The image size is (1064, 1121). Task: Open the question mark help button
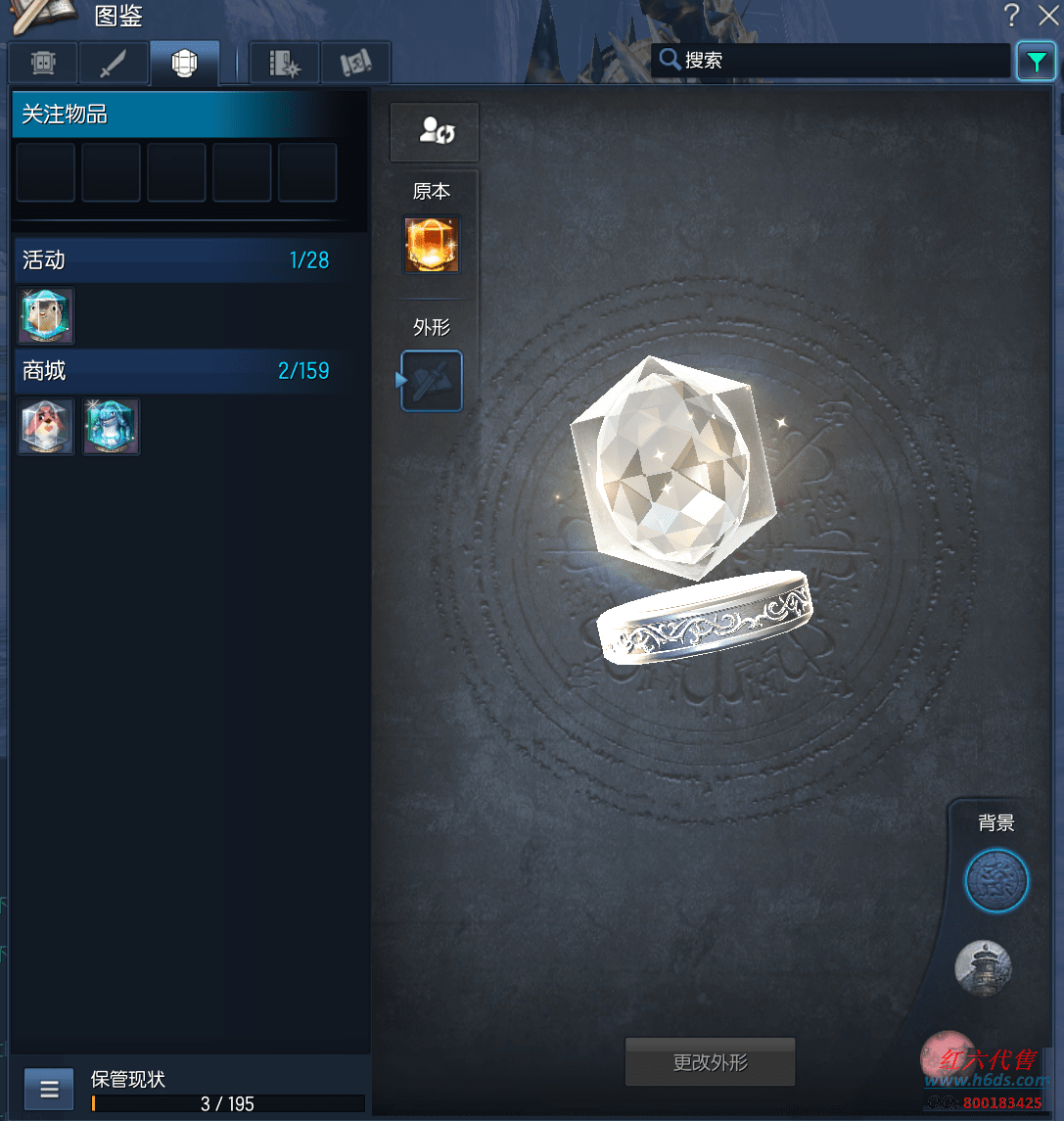point(1012,16)
